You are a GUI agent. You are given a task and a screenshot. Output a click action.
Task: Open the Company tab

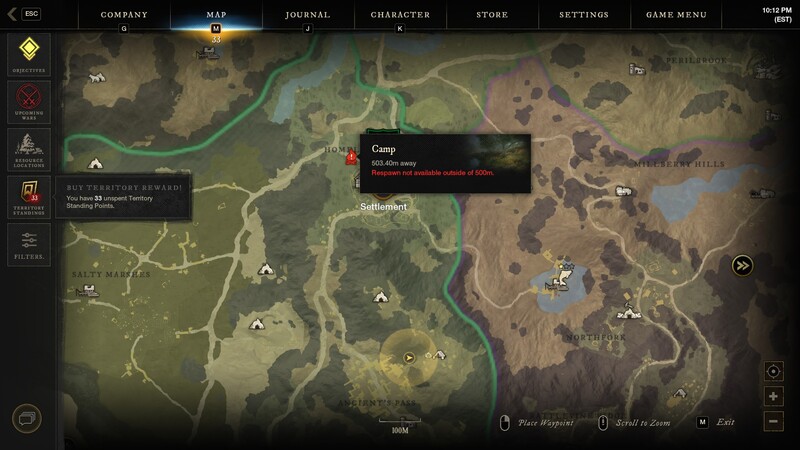124,15
